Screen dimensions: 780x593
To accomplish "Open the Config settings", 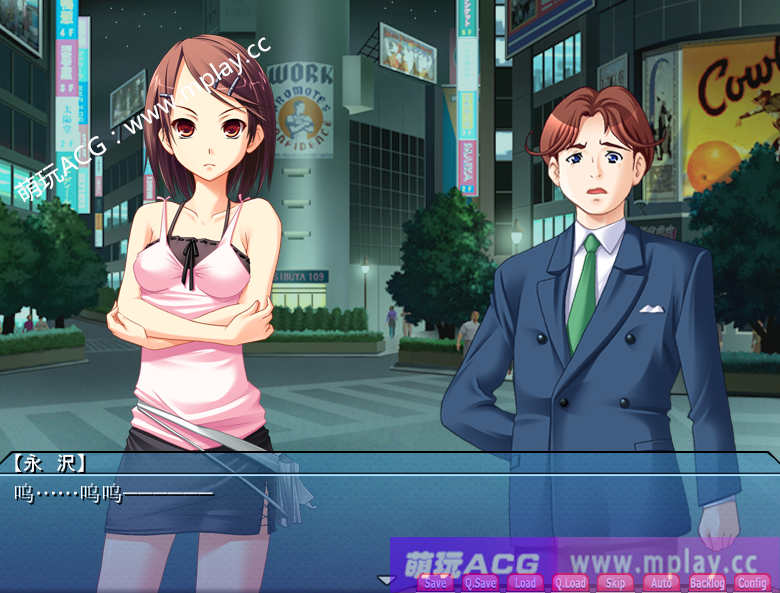I will pyautogui.click(x=752, y=583).
